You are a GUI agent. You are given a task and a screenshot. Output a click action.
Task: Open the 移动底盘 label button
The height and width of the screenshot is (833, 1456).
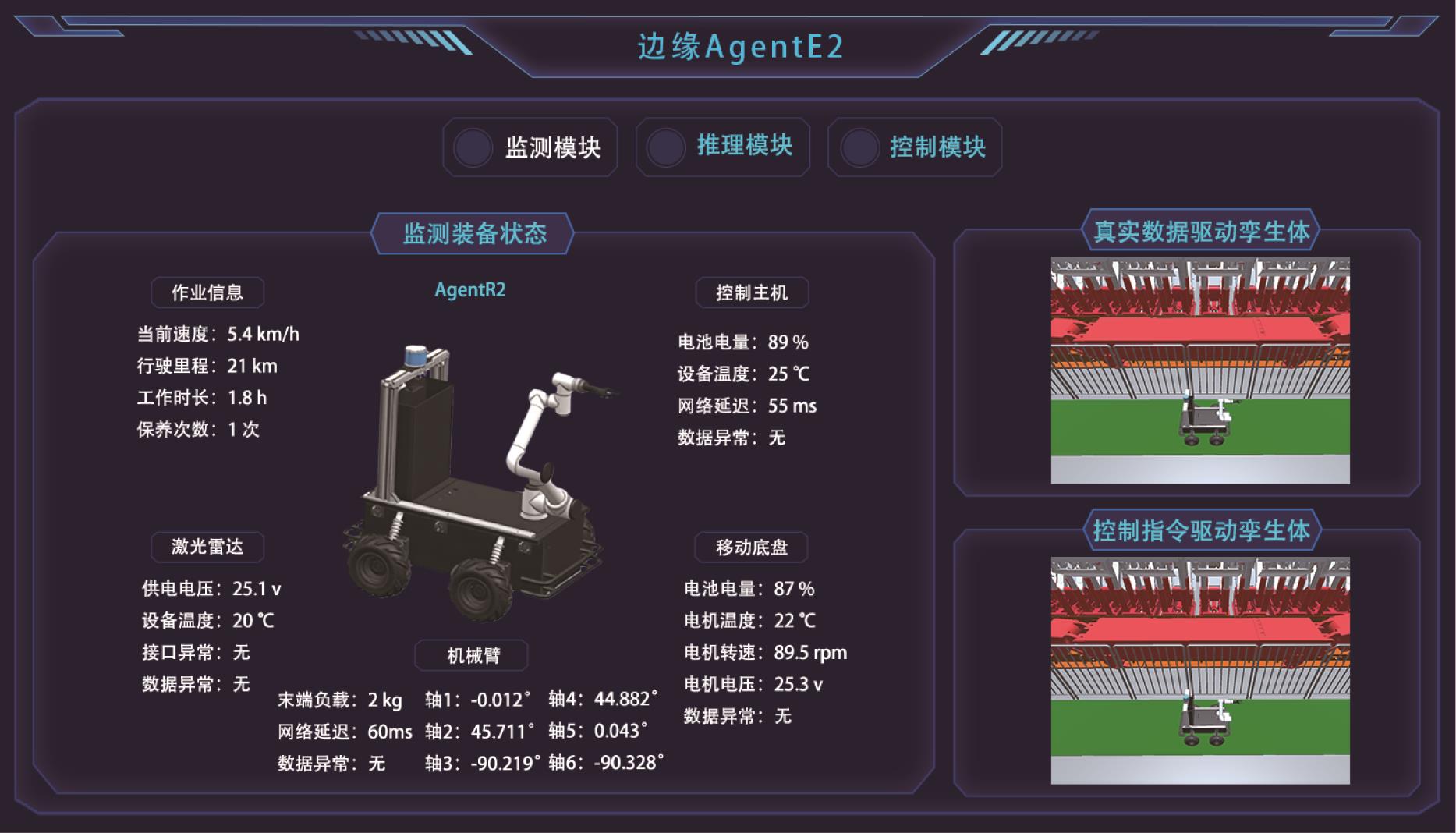[x=752, y=548]
